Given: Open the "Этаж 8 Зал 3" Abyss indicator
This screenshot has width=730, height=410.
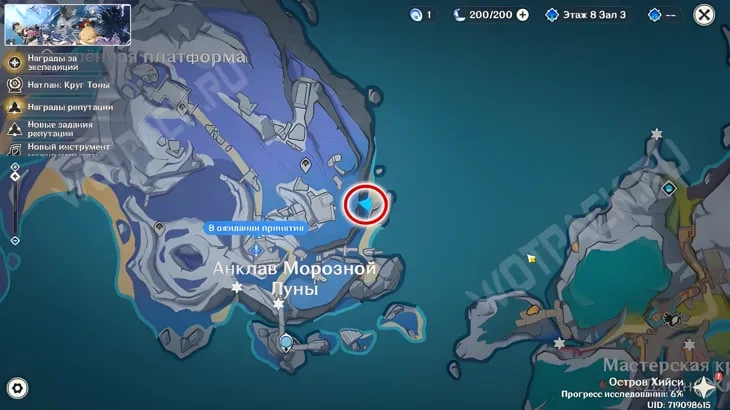Looking at the screenshot, I should pyautogui.click(x=586, y=15).
